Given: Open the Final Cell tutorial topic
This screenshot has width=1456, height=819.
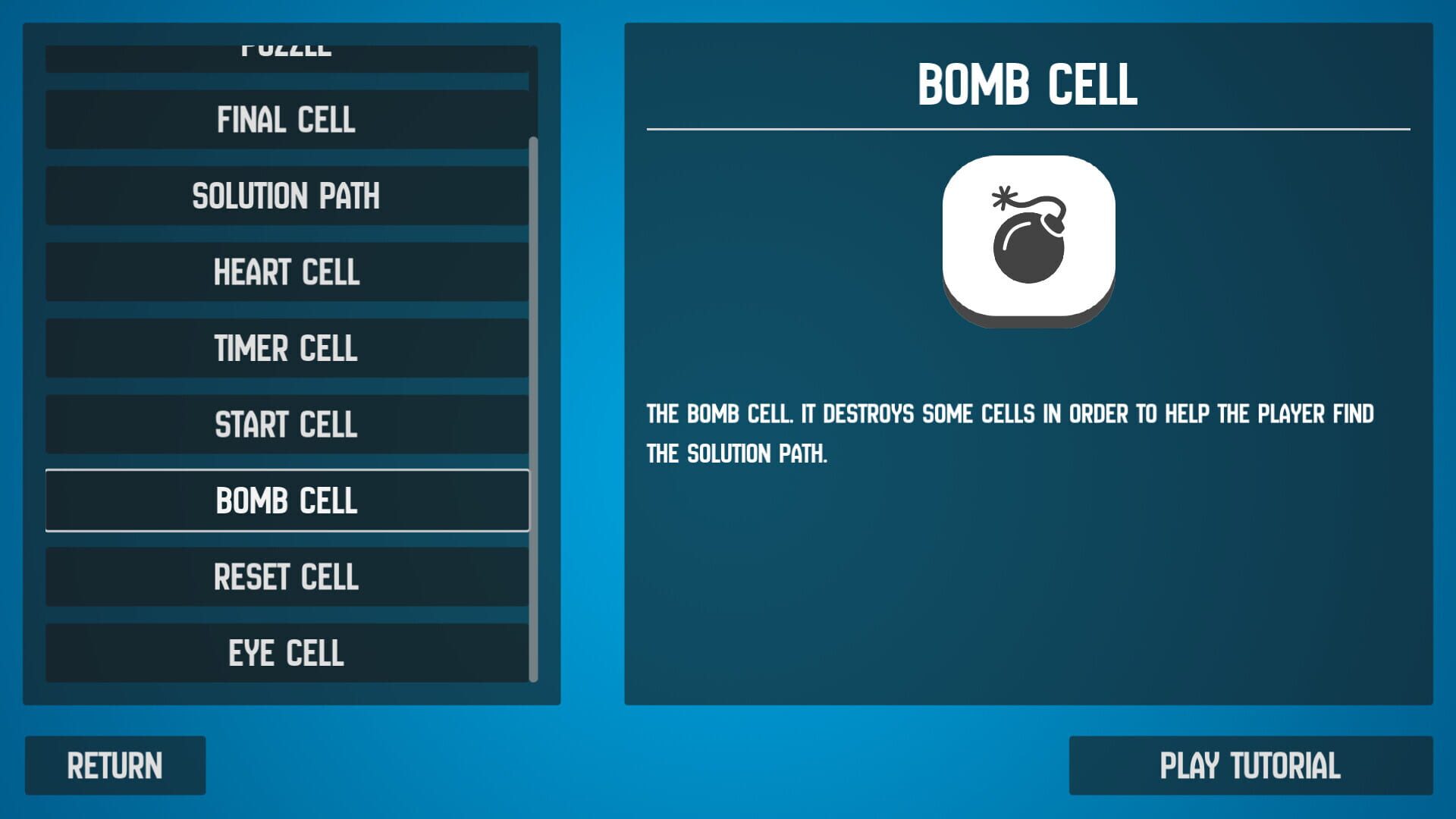Looking at the screenshot, I should point(287,120).
